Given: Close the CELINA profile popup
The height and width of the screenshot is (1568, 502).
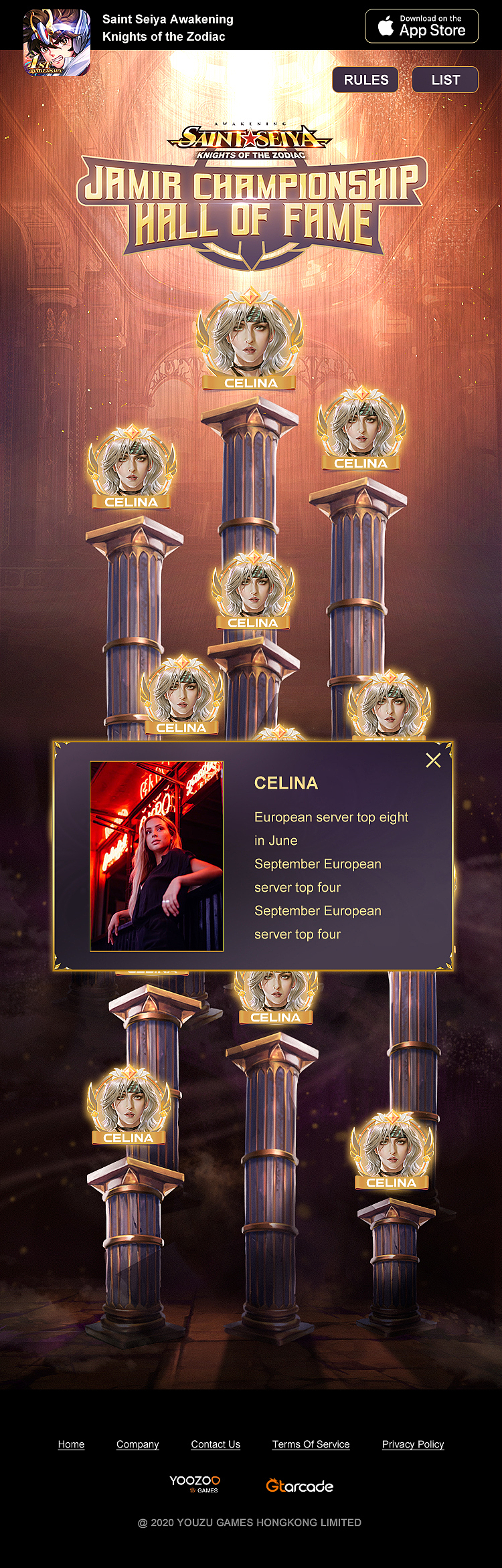Looking at the screenshot, I should (x=433, y=760).
